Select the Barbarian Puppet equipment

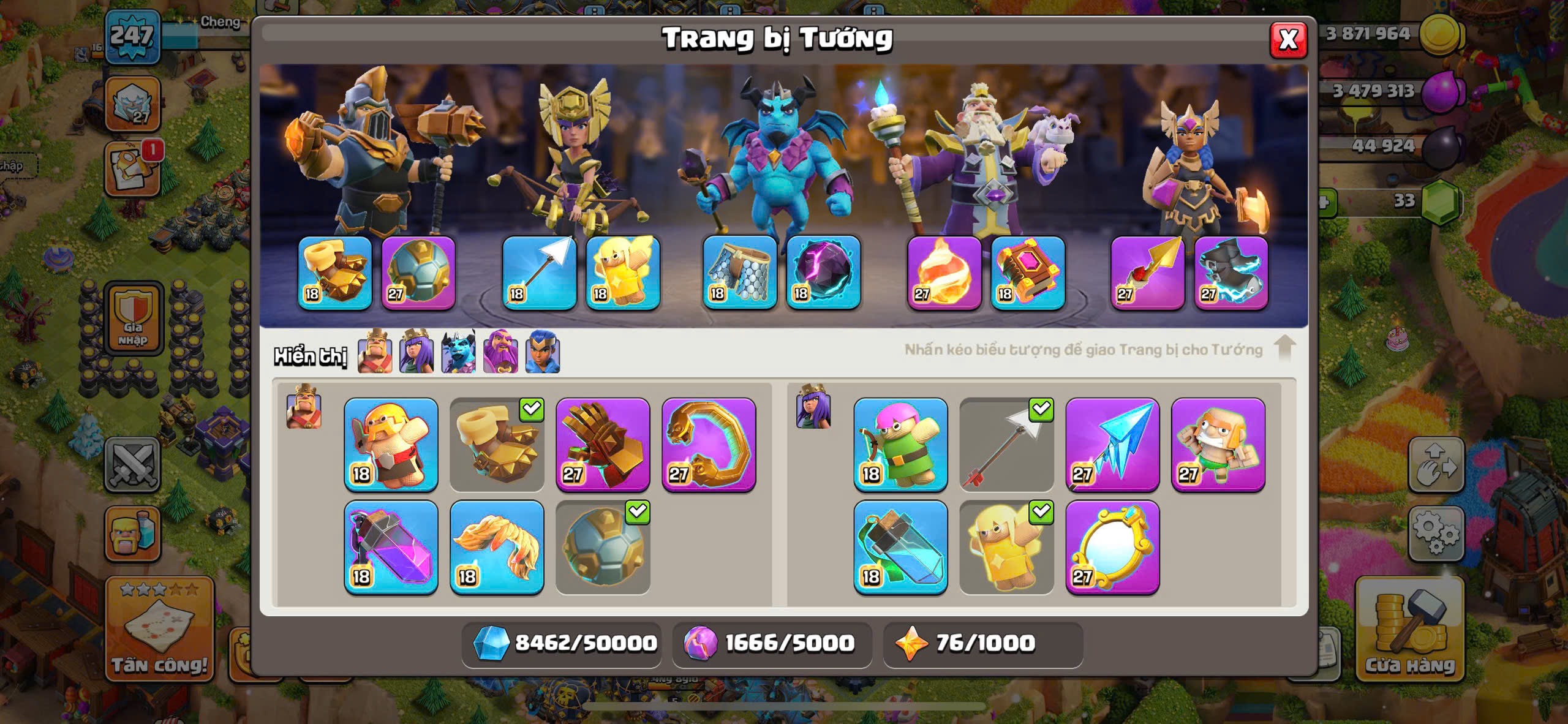click(x=391, y=445)
